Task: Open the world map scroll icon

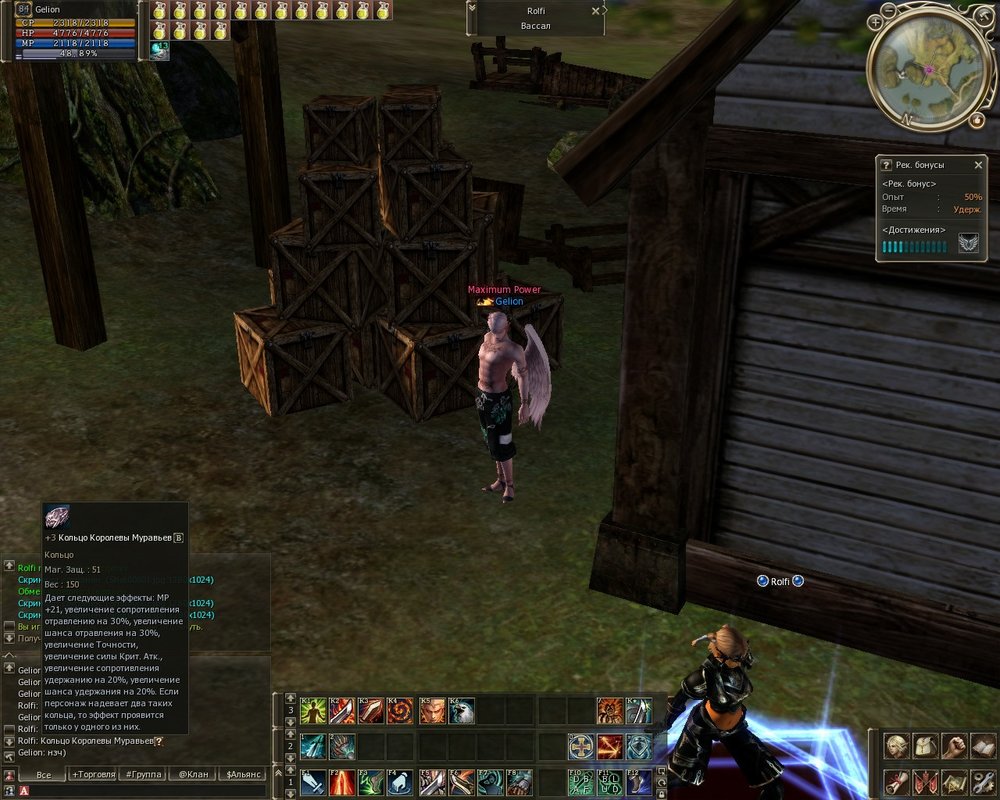Action: [x=955, y=781]
